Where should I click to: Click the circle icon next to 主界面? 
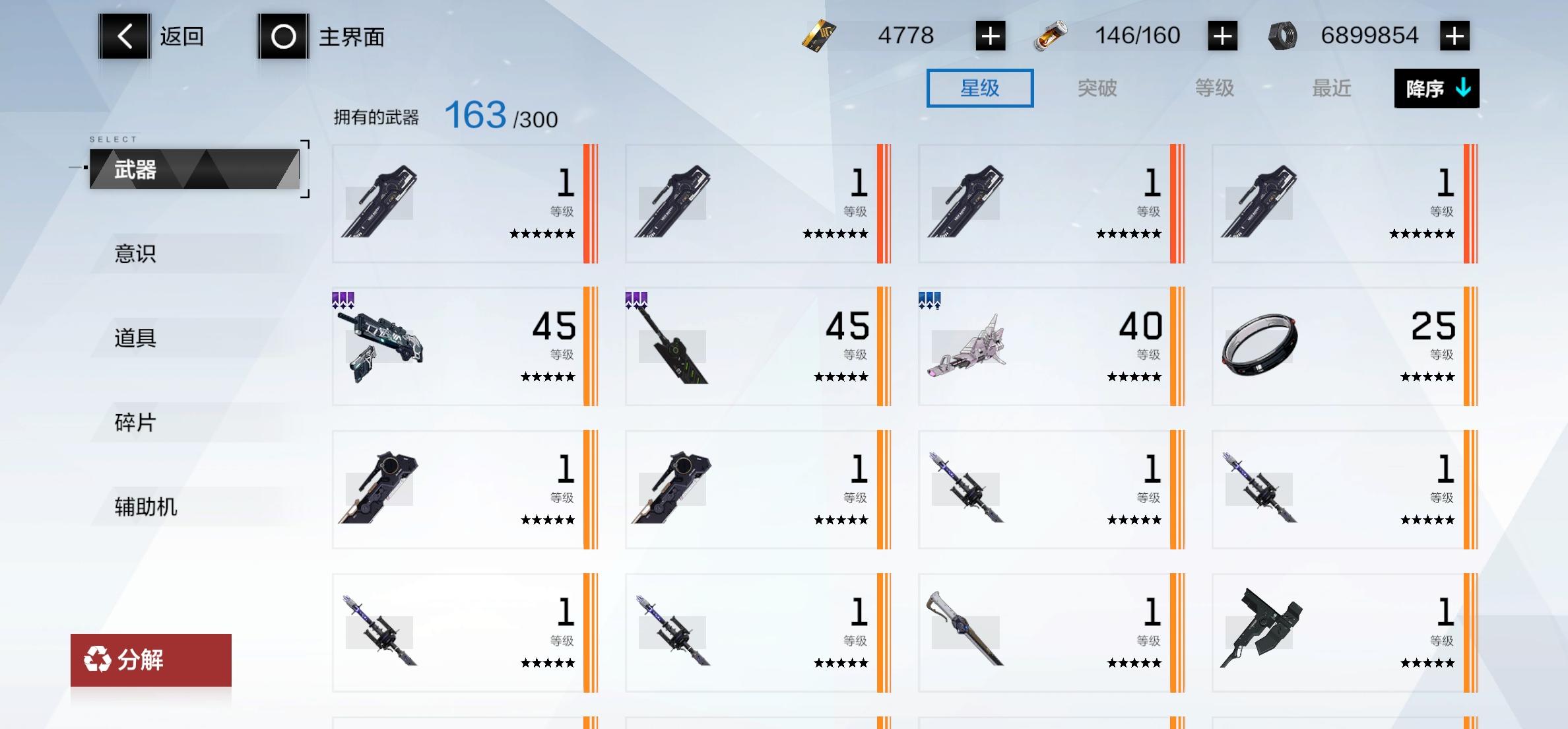tap(284, 36)
